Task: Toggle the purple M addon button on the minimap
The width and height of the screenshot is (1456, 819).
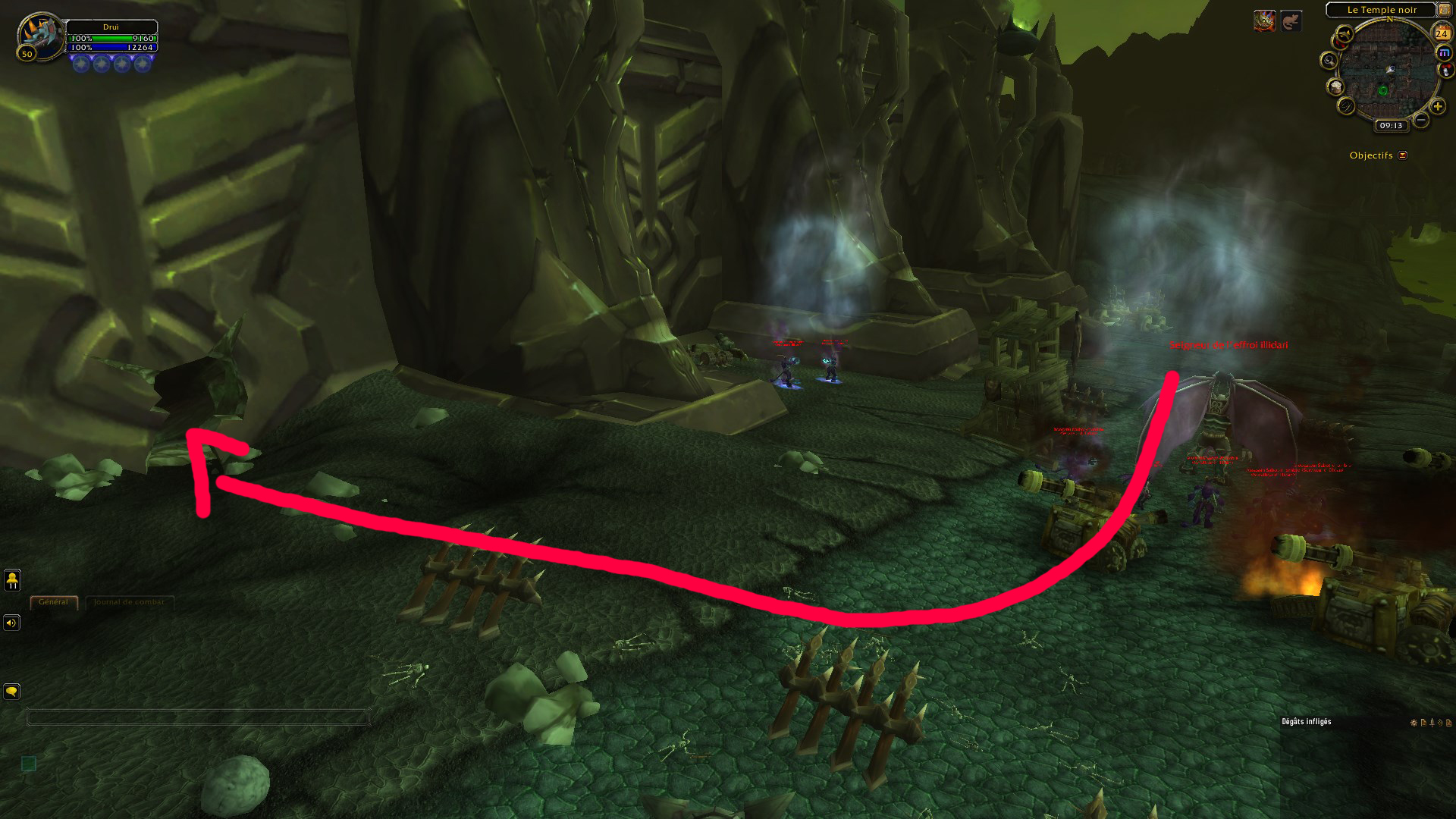Action: point(1444,52)
